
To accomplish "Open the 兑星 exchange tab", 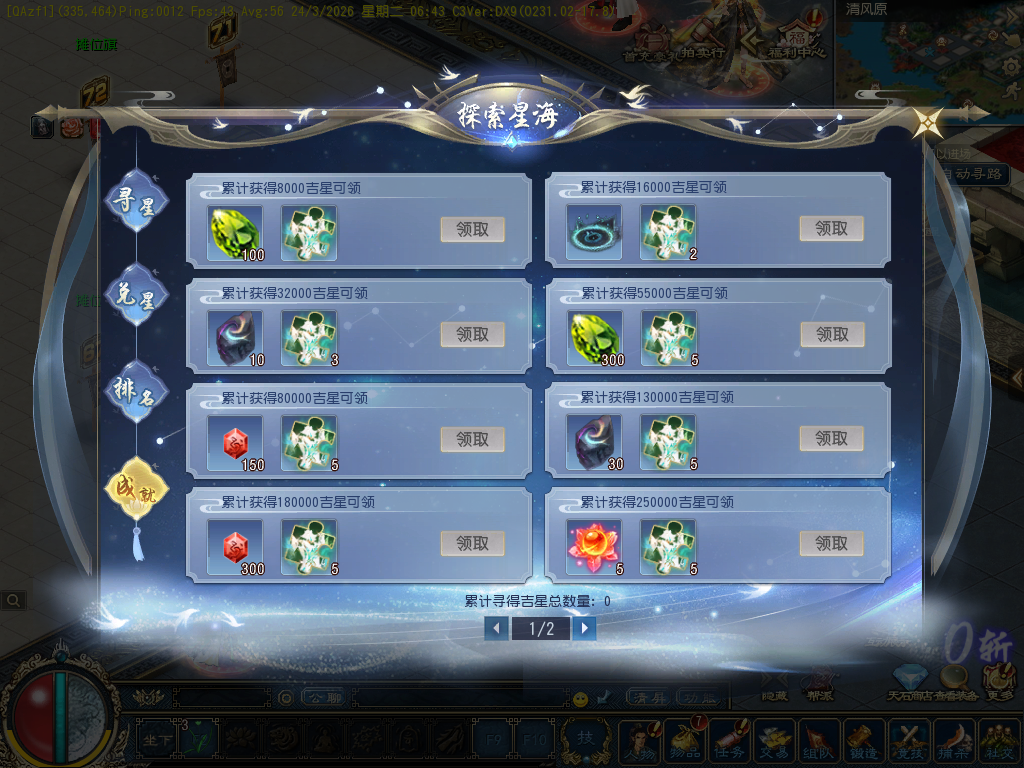I will click(x=137, y=296).
